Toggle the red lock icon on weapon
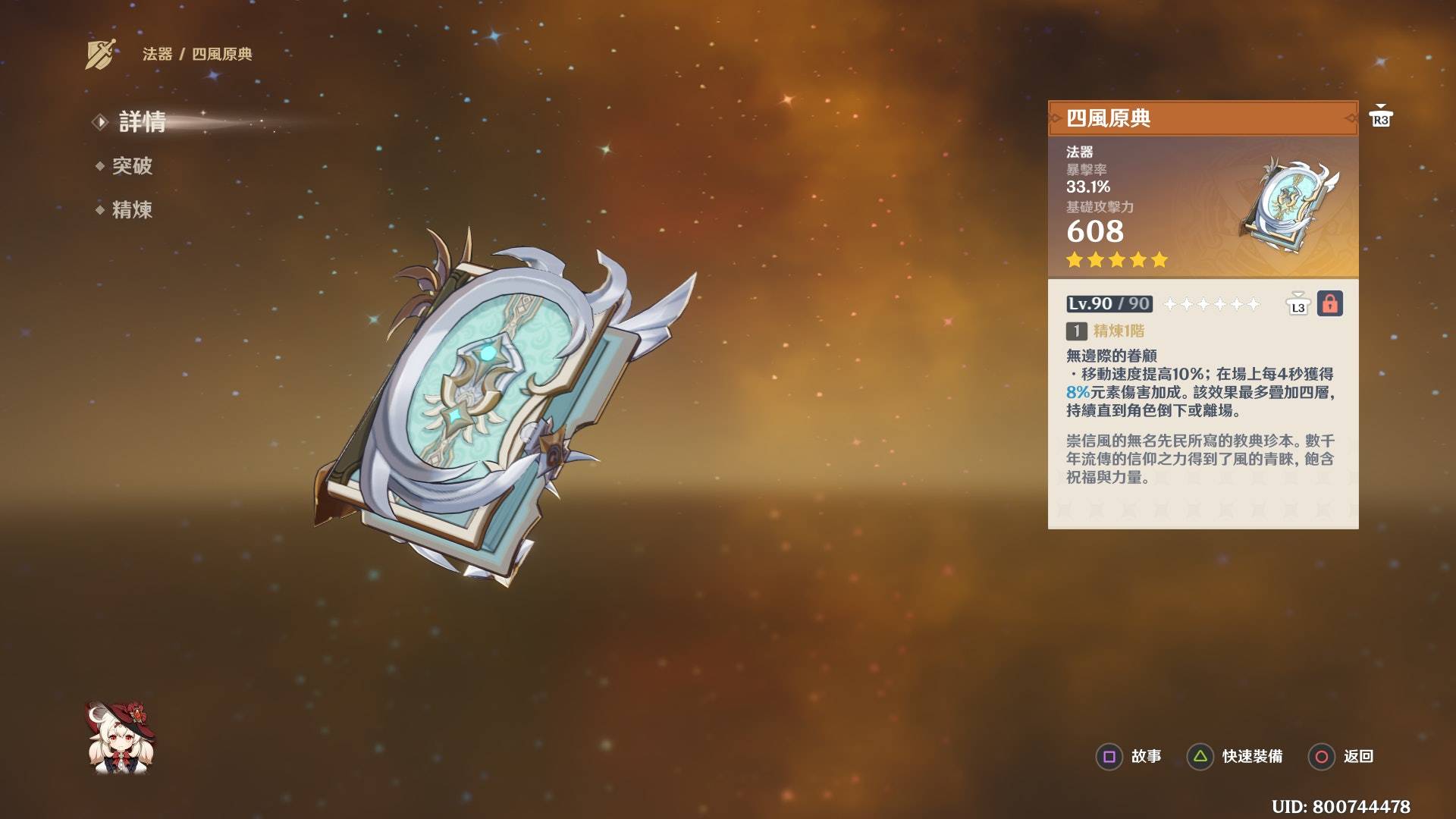Screen dimensions: 1456x819 (1329, 304)
